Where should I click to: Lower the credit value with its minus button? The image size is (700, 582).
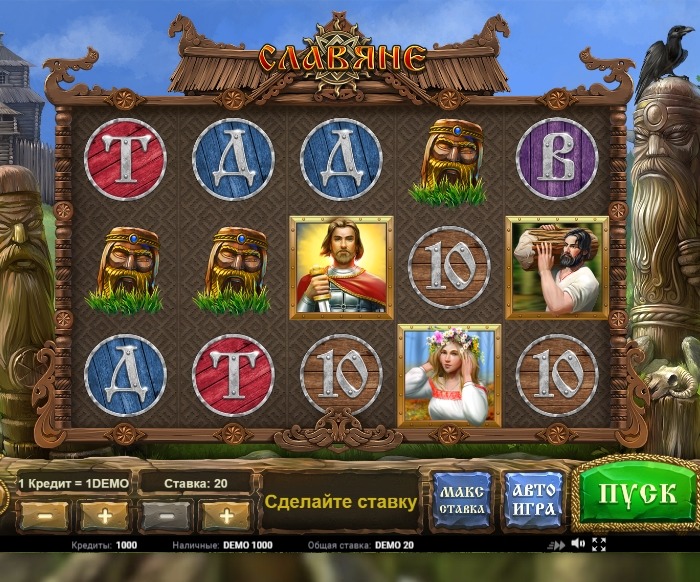pyautogui.click(x=43, y=516)
